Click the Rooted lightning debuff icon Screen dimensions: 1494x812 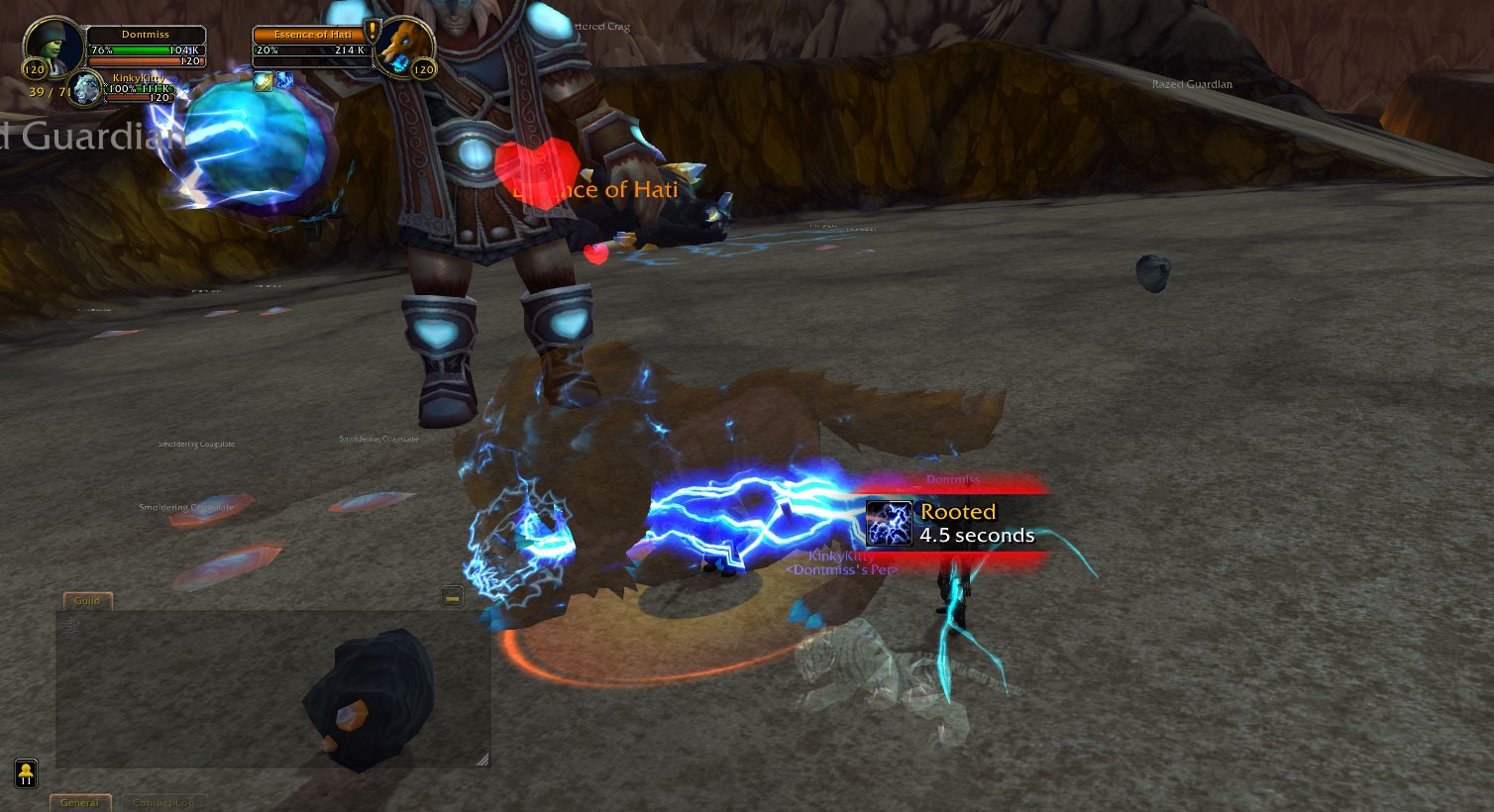(x=889, y=524)
